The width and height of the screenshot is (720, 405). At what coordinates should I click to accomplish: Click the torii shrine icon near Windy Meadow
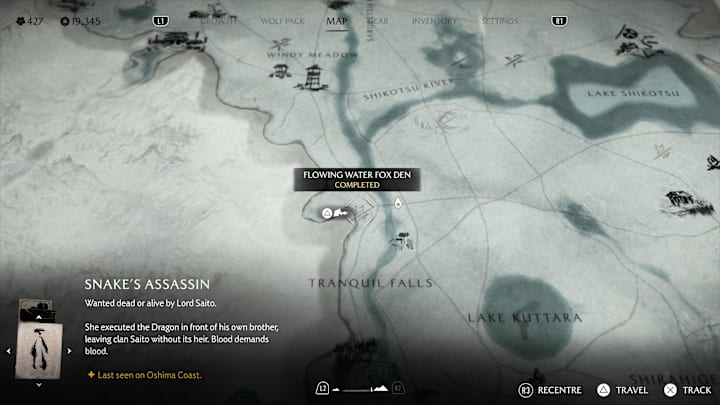tap(279, 73)
